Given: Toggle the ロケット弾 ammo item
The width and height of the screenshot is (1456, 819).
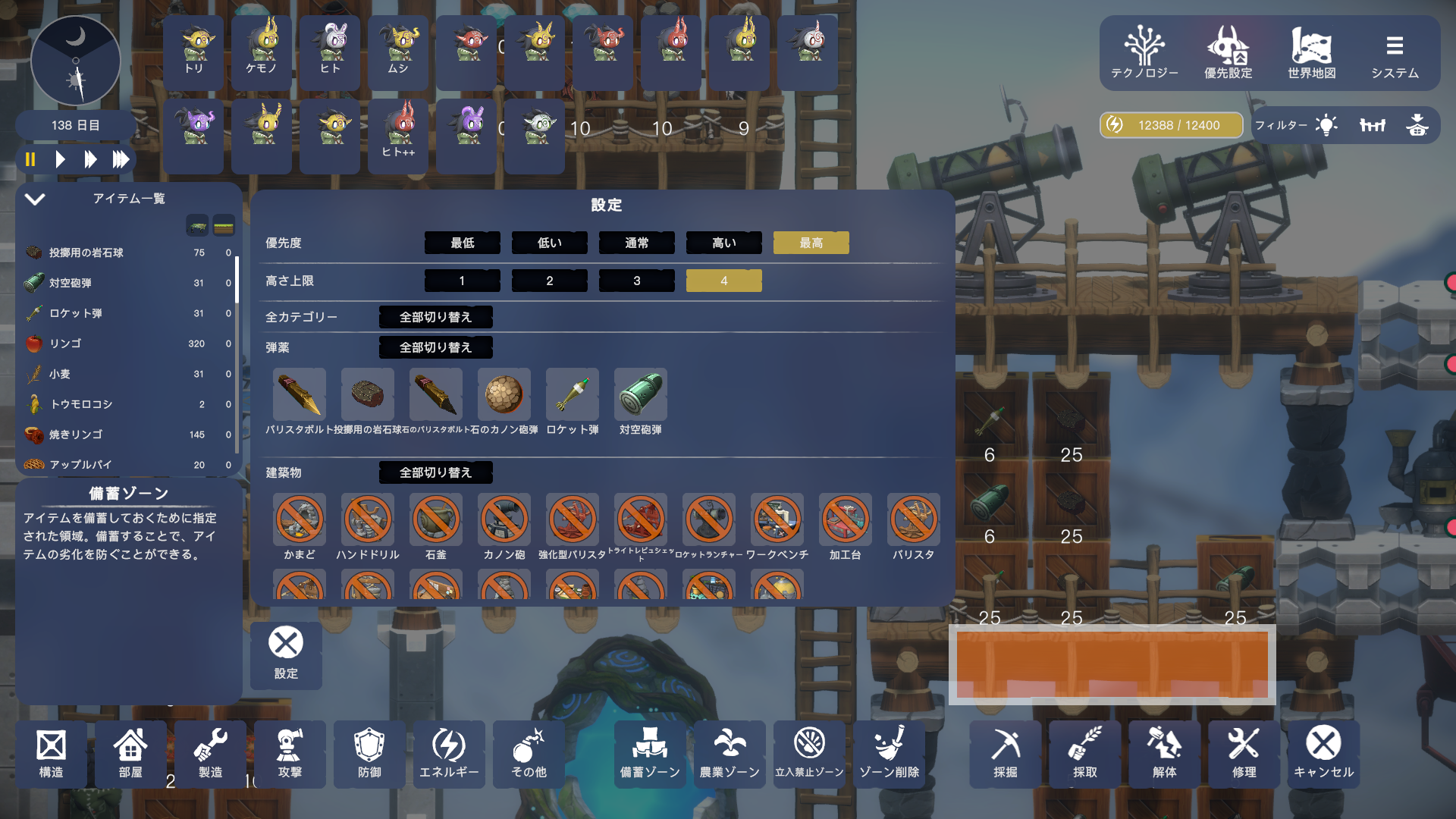Looking at the screenshot, I should click(x=572, y=395).
